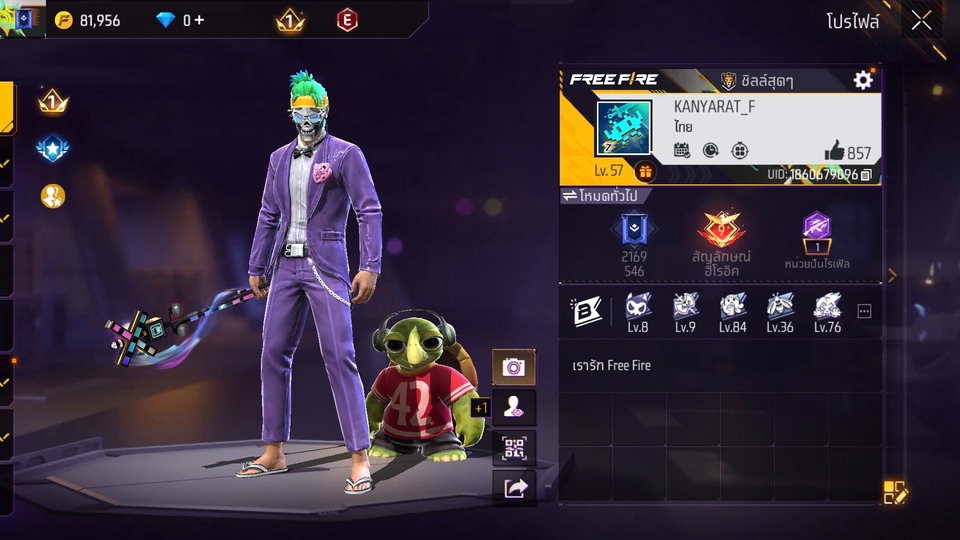Viewport: 960px width, 540px height.
Task: Open the gift box icon beside Lv. 57
Action: tap(645, 171)
